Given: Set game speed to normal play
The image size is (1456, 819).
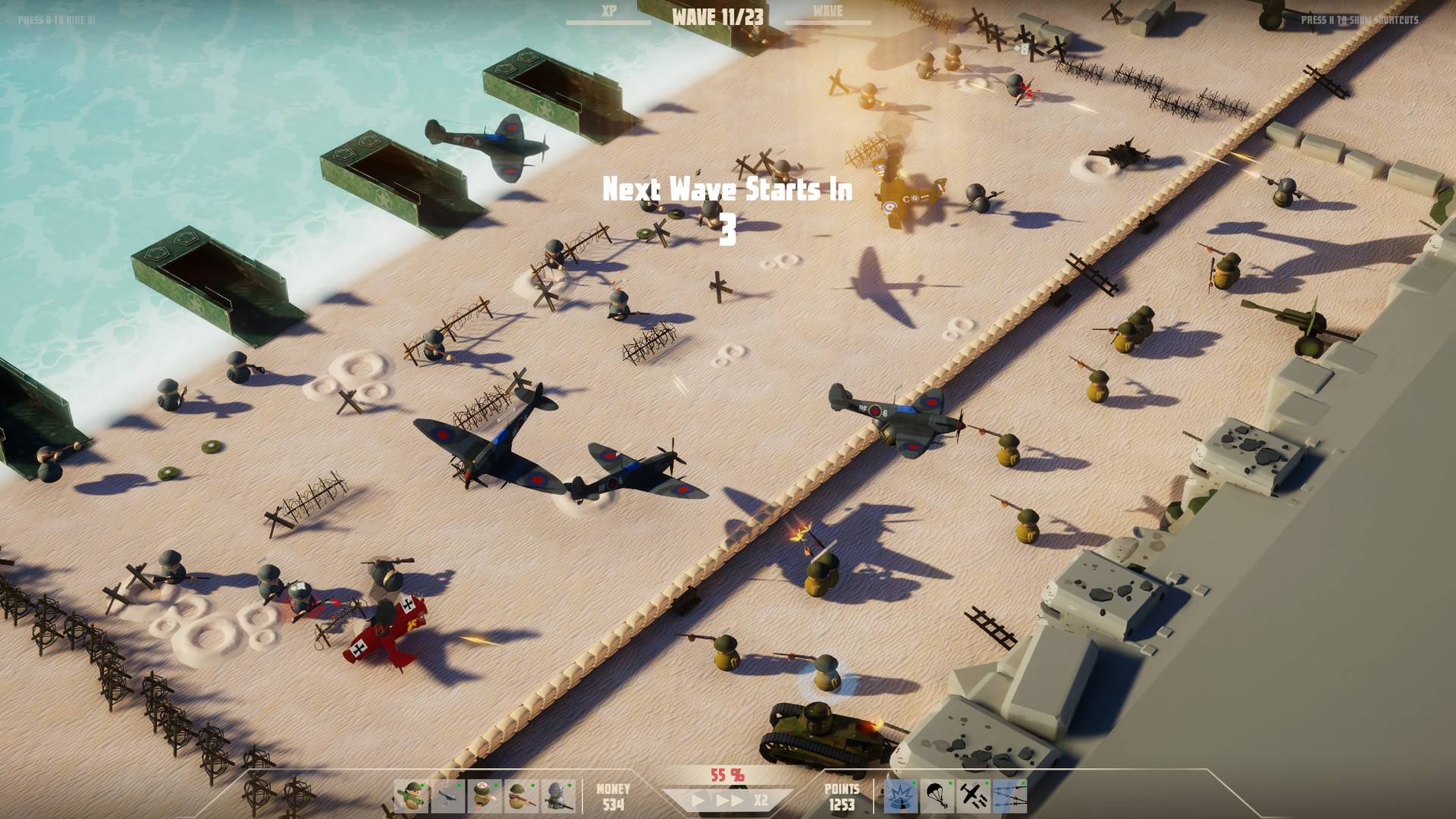Looking at the screenshot, I should point(698,800).
